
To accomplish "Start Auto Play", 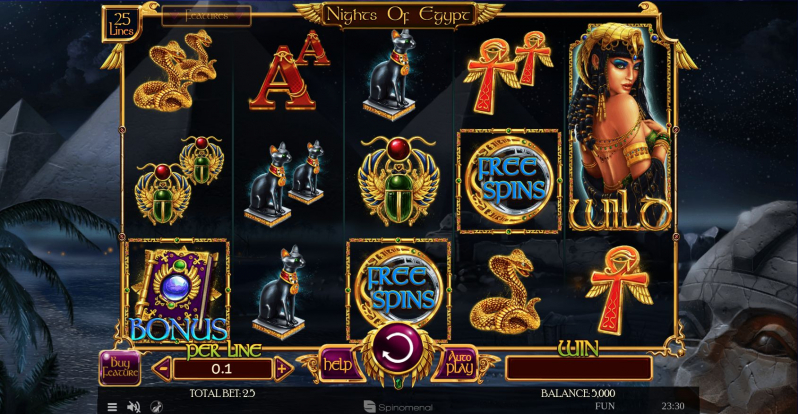I will point(459,363).
